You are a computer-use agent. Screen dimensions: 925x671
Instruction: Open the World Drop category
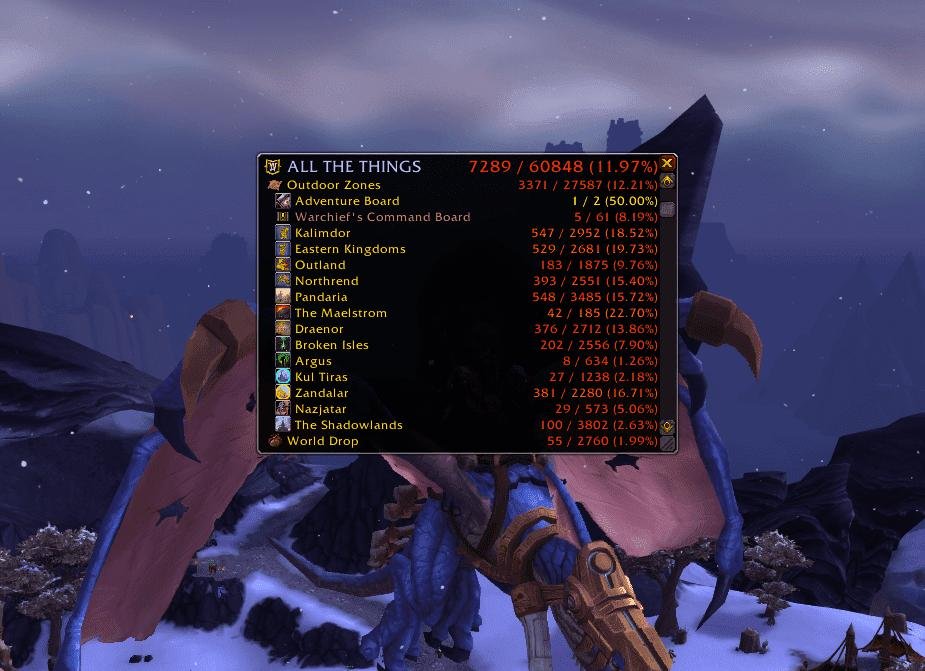coord(322,441)
